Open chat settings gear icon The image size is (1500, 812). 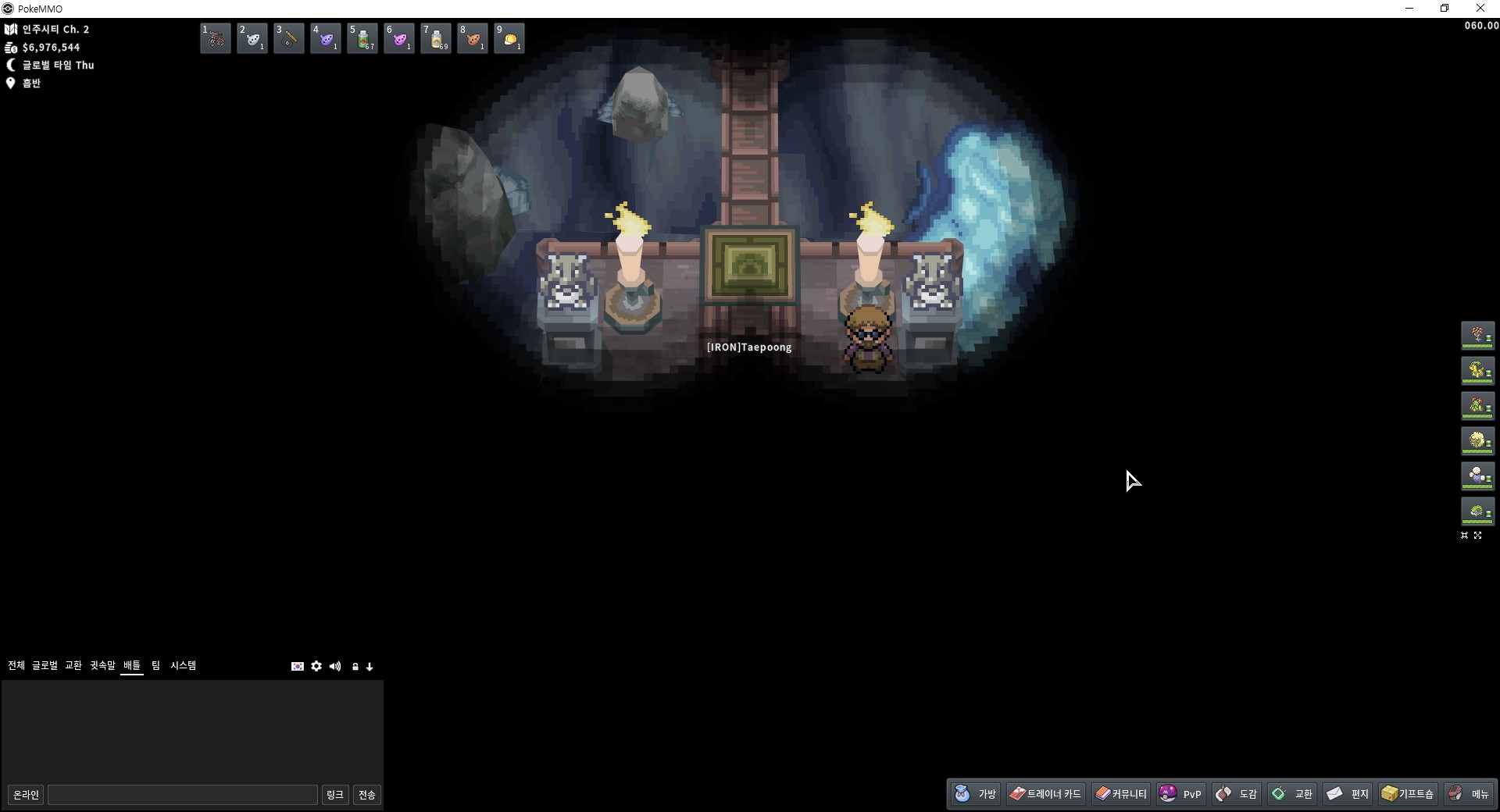316,666
